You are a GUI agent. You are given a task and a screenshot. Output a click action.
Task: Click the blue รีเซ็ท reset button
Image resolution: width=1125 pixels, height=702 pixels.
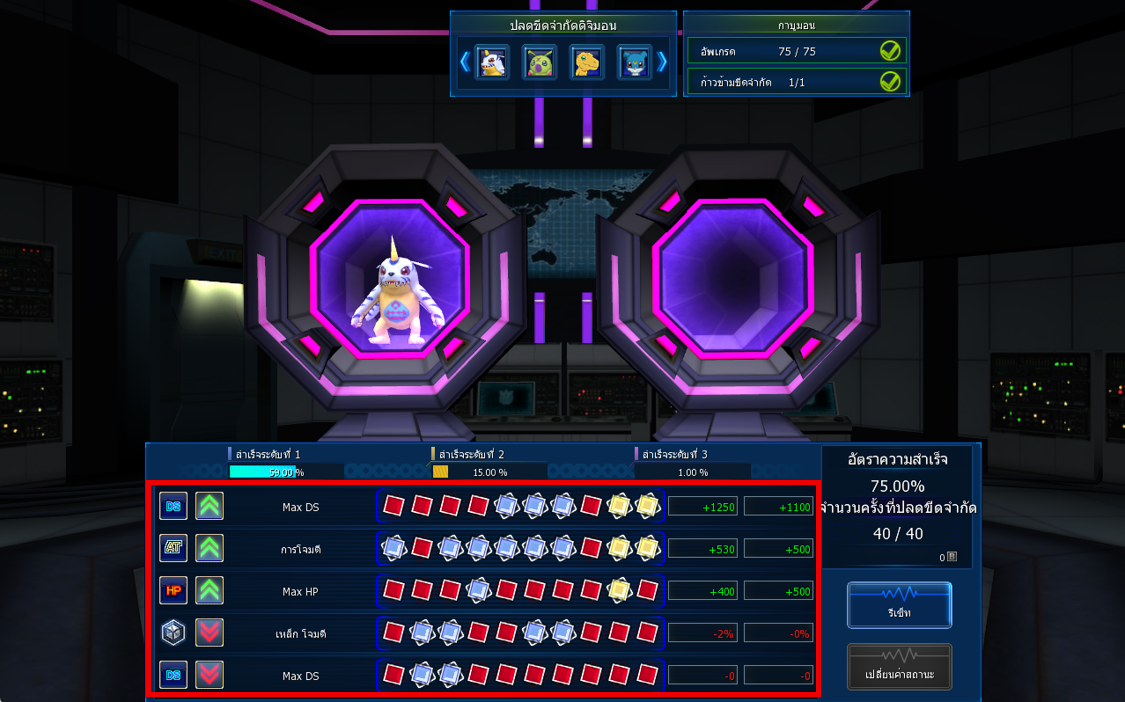899,606
